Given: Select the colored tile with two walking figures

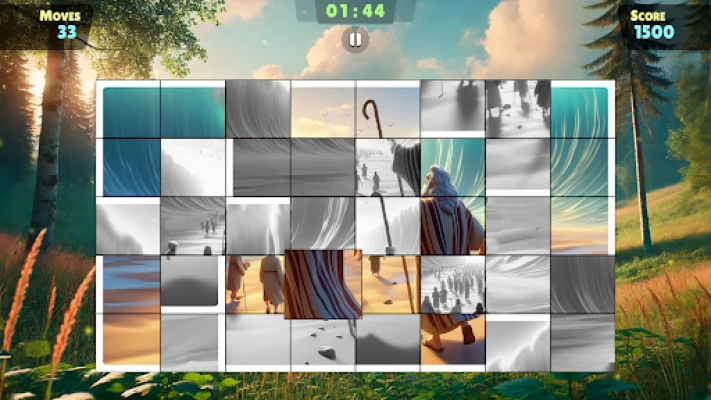Looking at the screenshot, I should pos(258,284).
